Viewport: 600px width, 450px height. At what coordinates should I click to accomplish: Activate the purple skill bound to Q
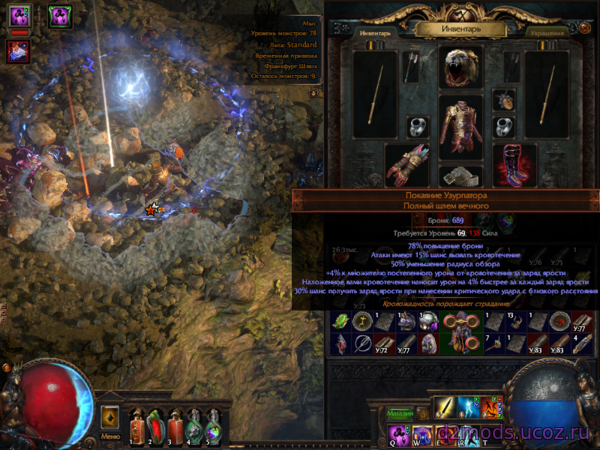[x=399, y=432]
